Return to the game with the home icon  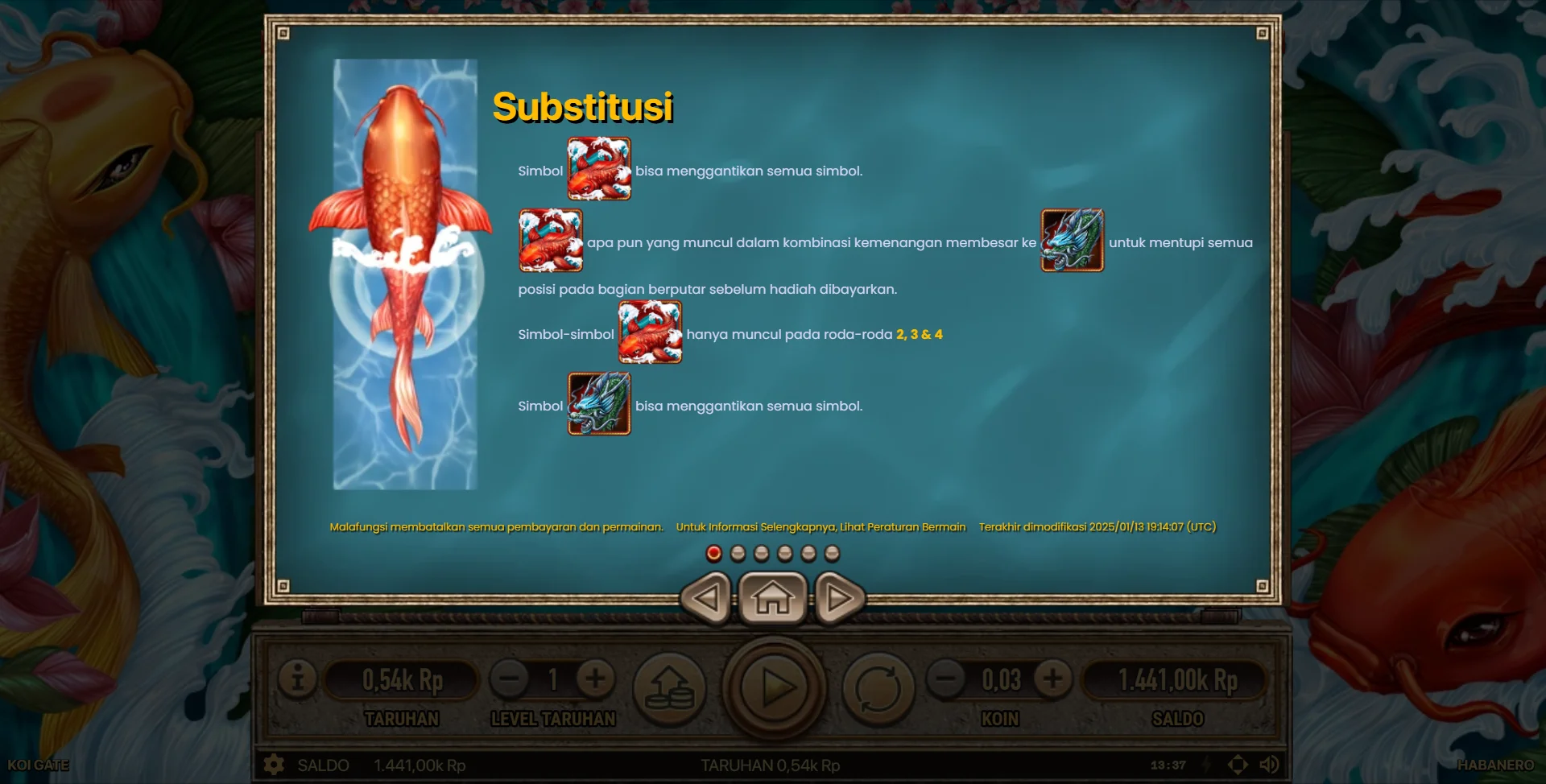(774, 597)
